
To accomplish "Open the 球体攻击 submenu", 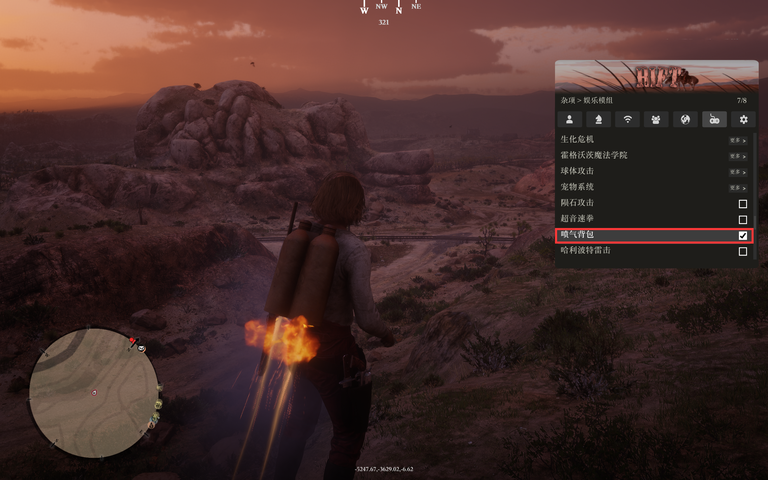I will pos(737,172).
